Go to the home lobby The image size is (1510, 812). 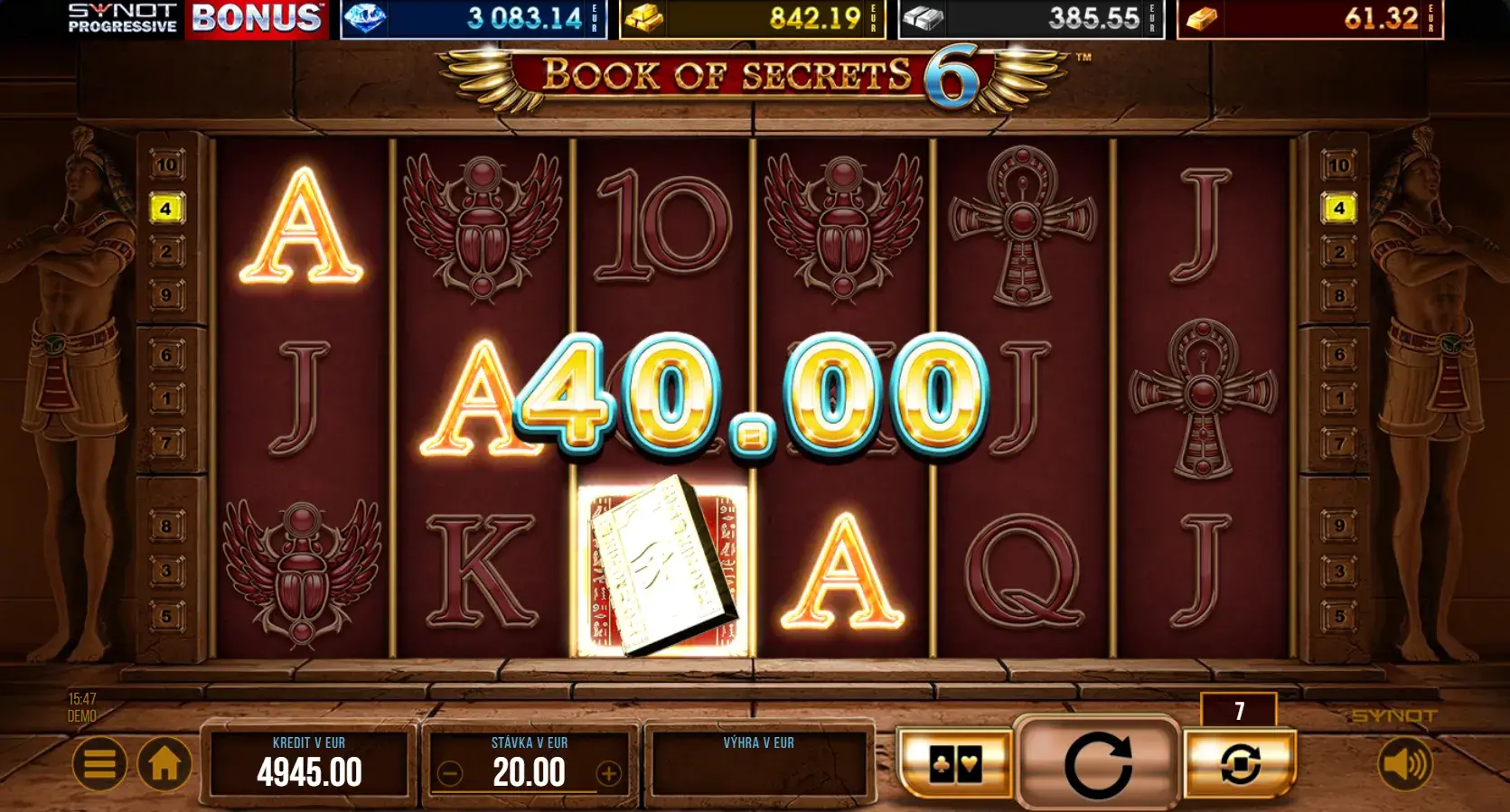(164, 764)
